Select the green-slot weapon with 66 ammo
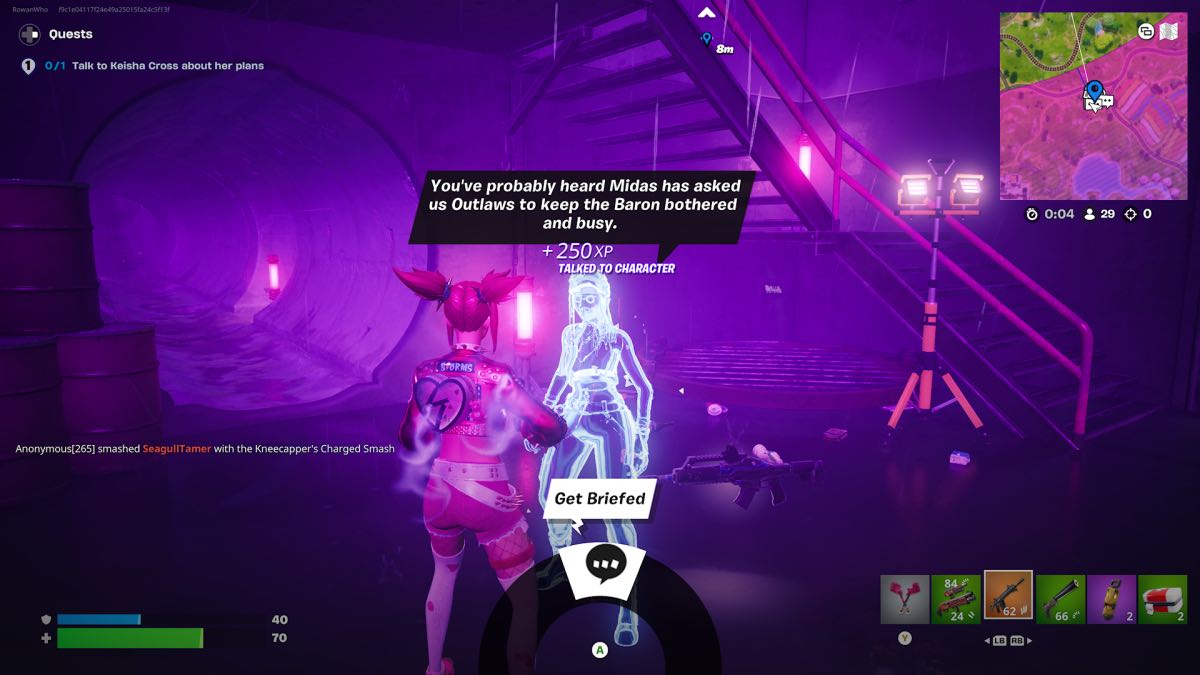 click(1060, 599)
